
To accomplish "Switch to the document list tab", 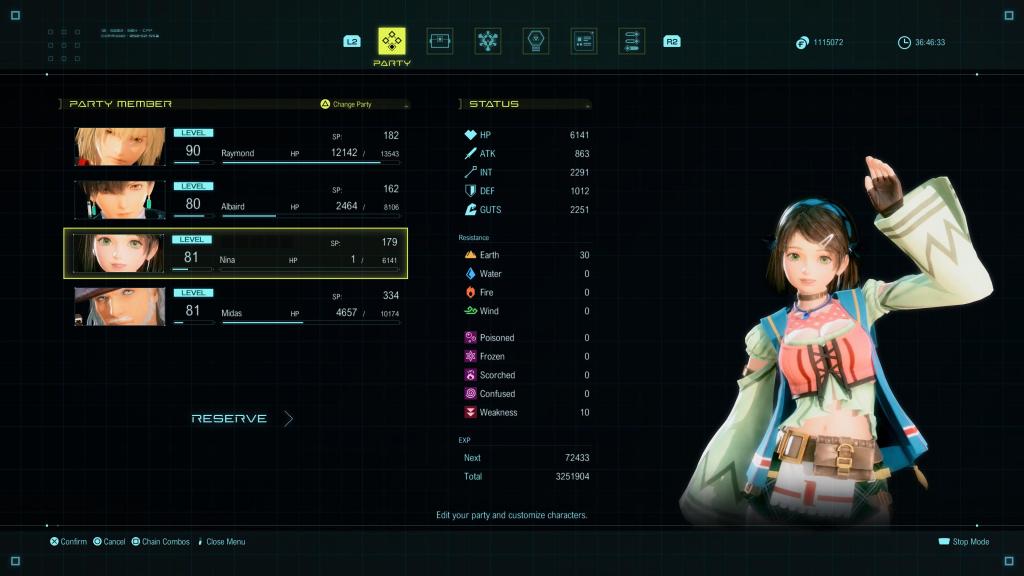I will pos(584,41).
